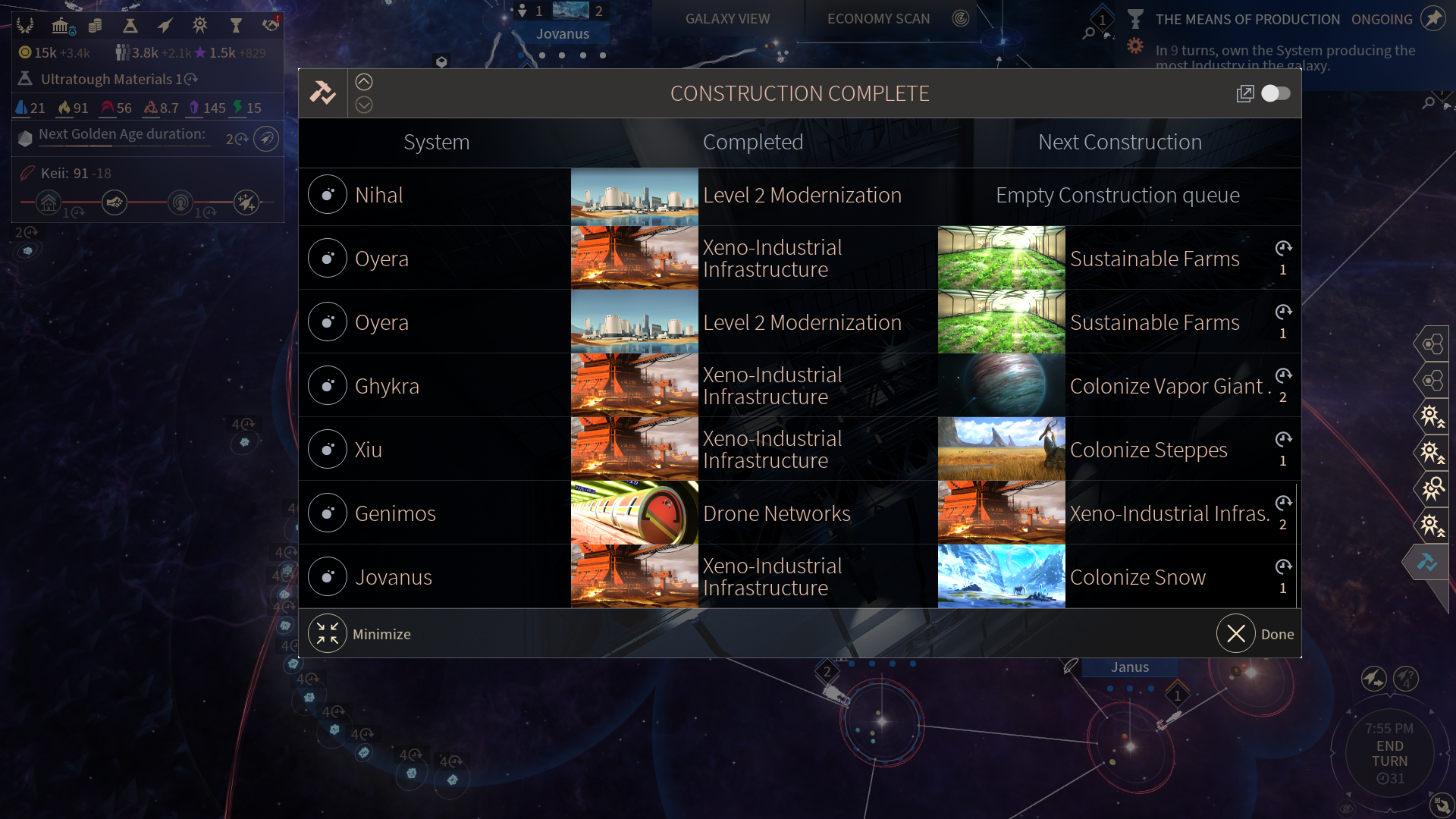End the current turn
The height and width of the screenshot is (819, 1456).
click(1389, 753)
